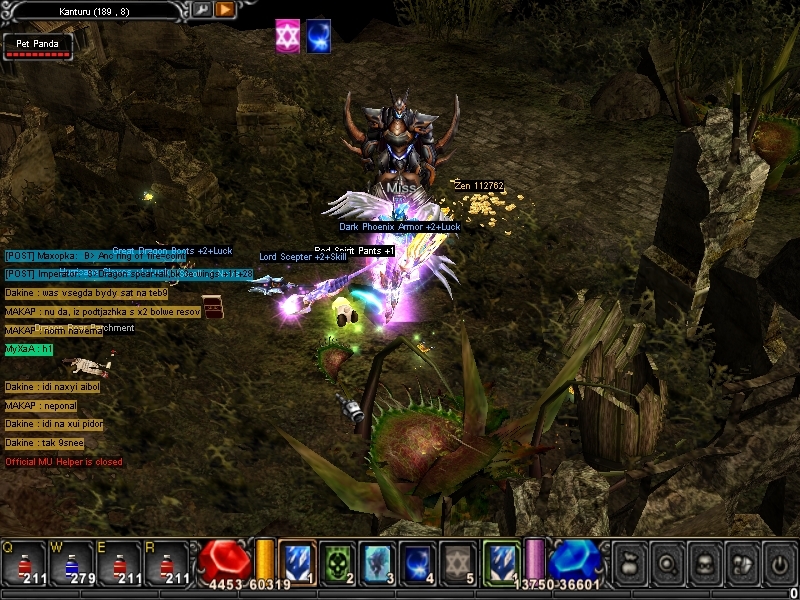This screenshot has height=600, width=800.
Task: Select the grey hexagram skill in slot 5
Action: coord(458,561)
